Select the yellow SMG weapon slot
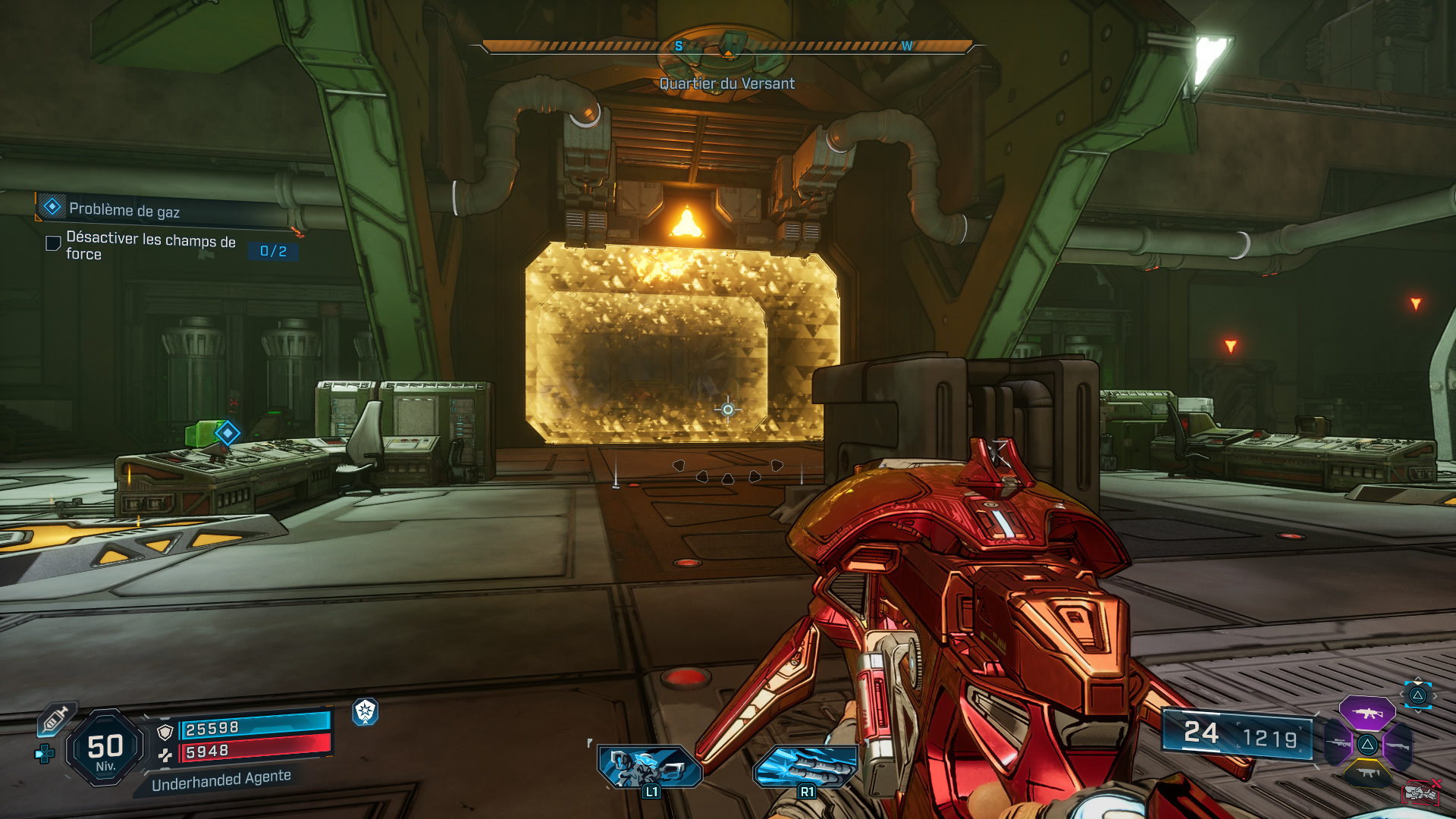Image resolution: width=1456 pixels, height=819 pixels. pyautogui.click(x=1367, y=773)
